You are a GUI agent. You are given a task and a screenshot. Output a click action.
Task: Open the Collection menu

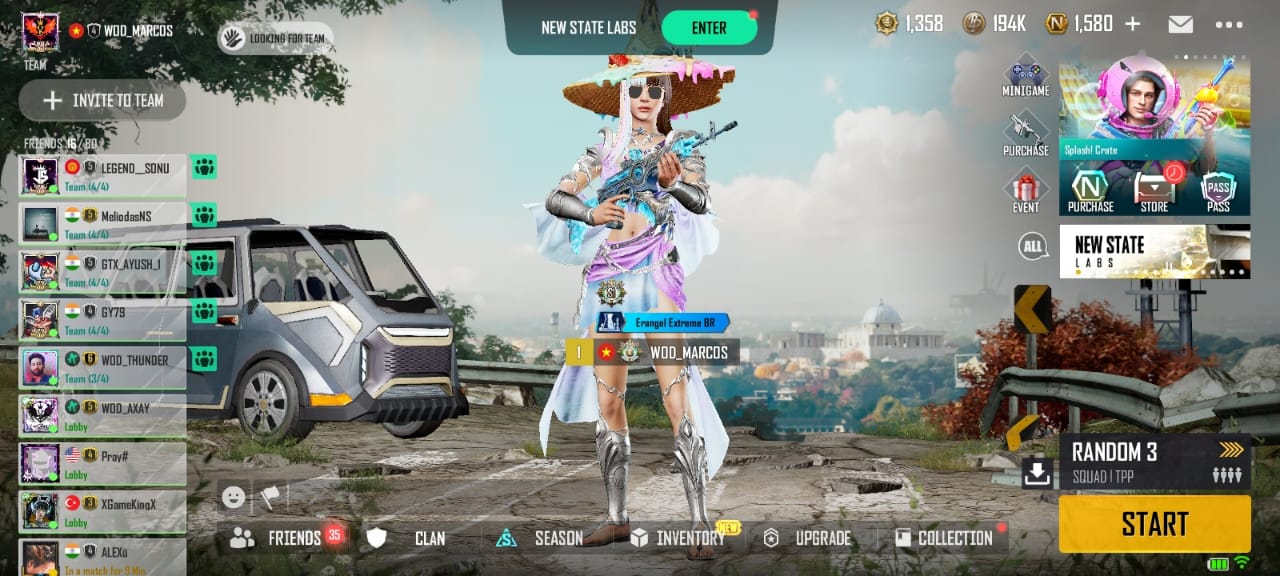tap(944, 538)
